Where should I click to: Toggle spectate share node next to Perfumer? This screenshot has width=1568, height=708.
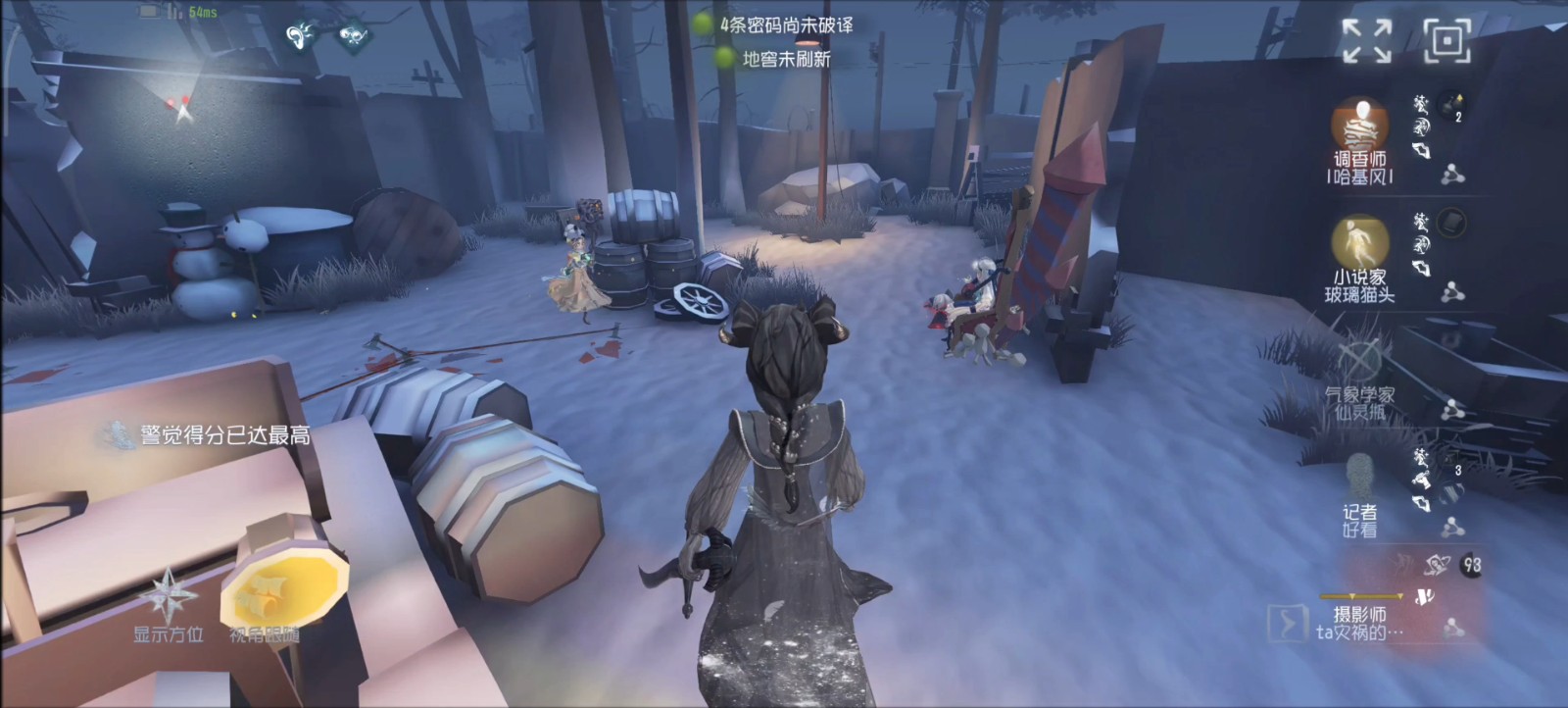coord(1452,175)
